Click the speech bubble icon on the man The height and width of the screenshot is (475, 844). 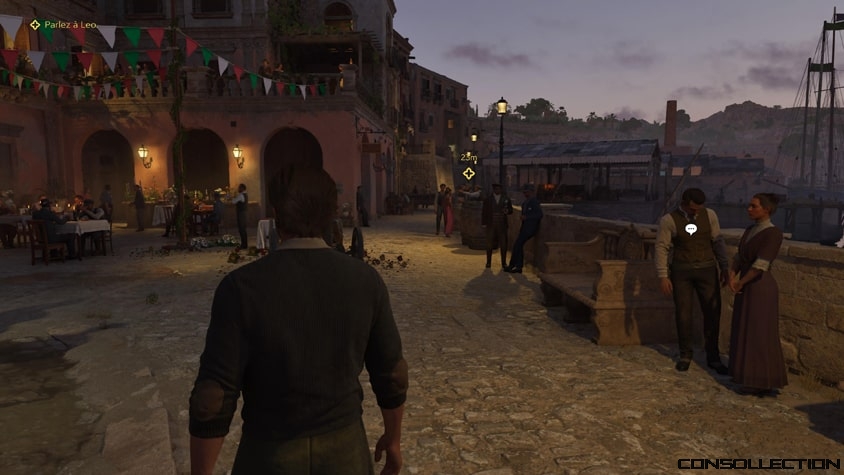(x=691, y=229)
